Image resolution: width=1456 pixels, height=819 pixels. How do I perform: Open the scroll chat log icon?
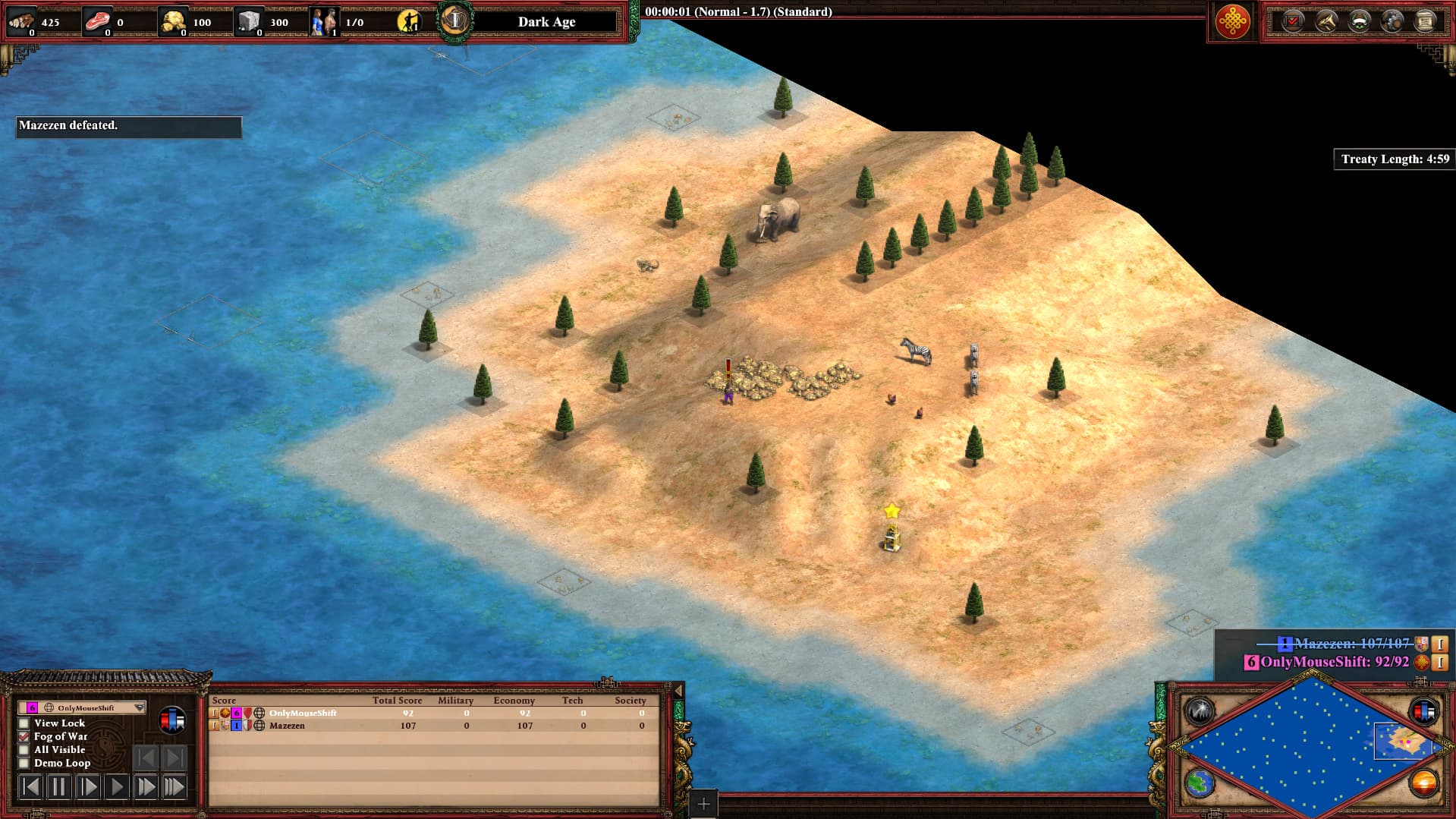pos(1426,21)
